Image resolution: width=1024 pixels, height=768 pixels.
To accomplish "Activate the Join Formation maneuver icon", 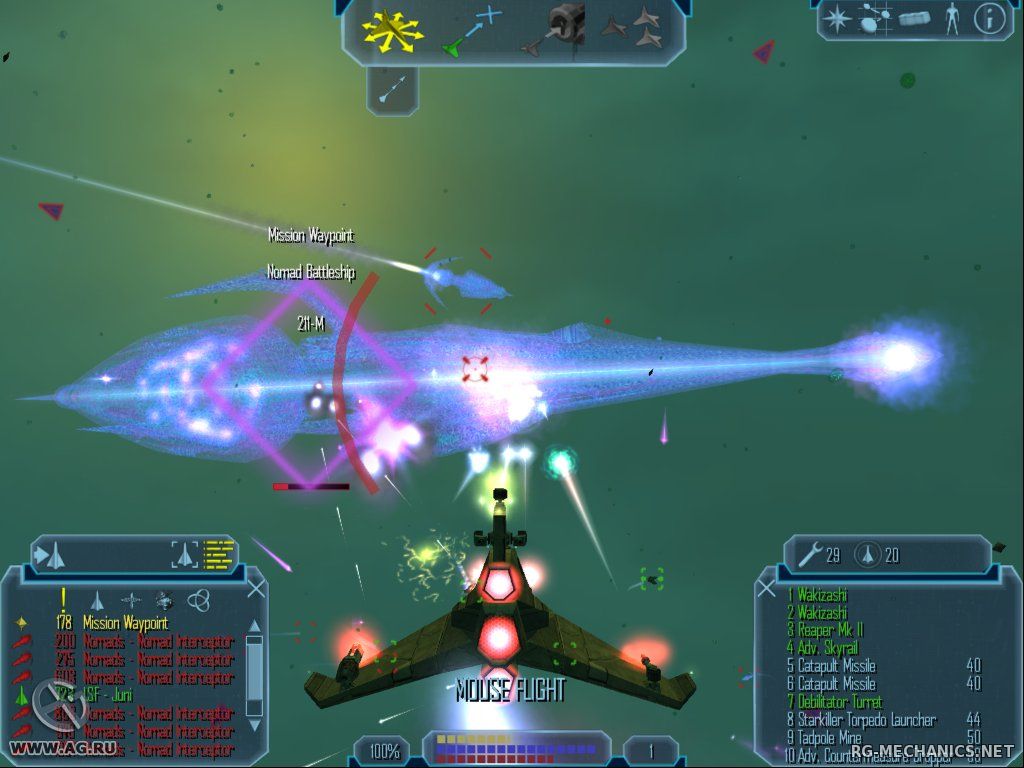I will 631,29.
